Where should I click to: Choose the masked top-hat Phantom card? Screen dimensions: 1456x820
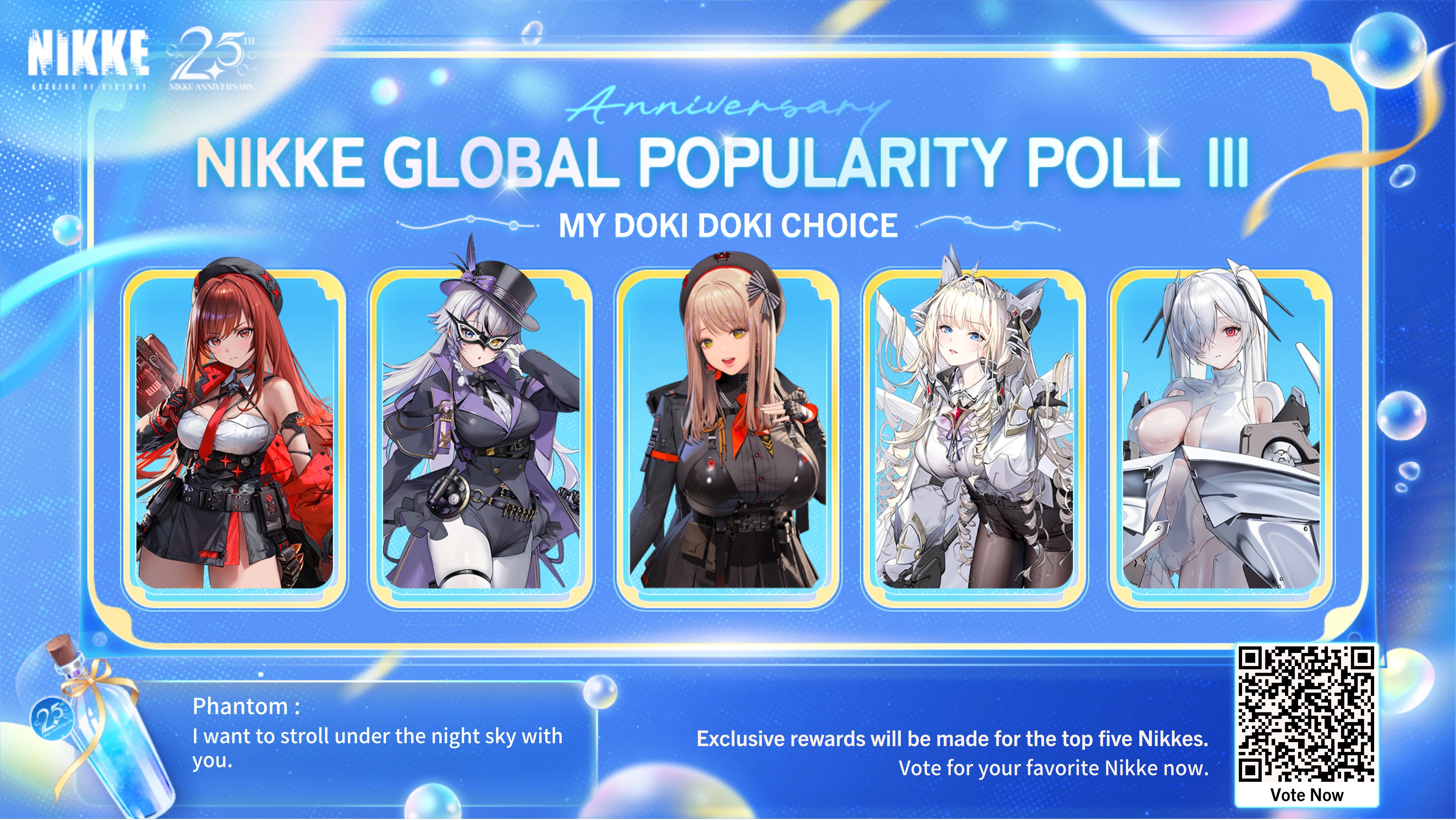click(x=481, y=435)
